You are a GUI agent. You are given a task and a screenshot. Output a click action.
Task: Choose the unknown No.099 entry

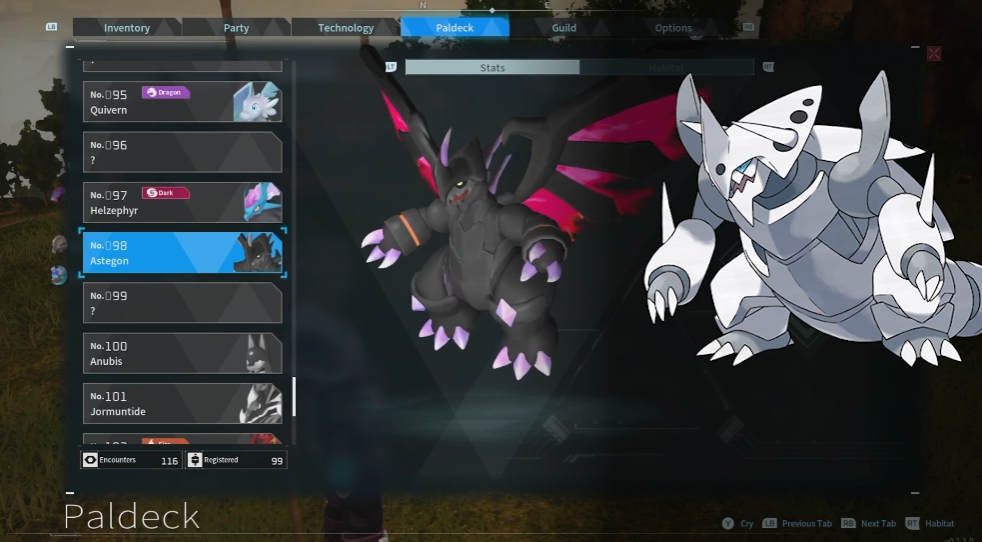coord(182,303)
